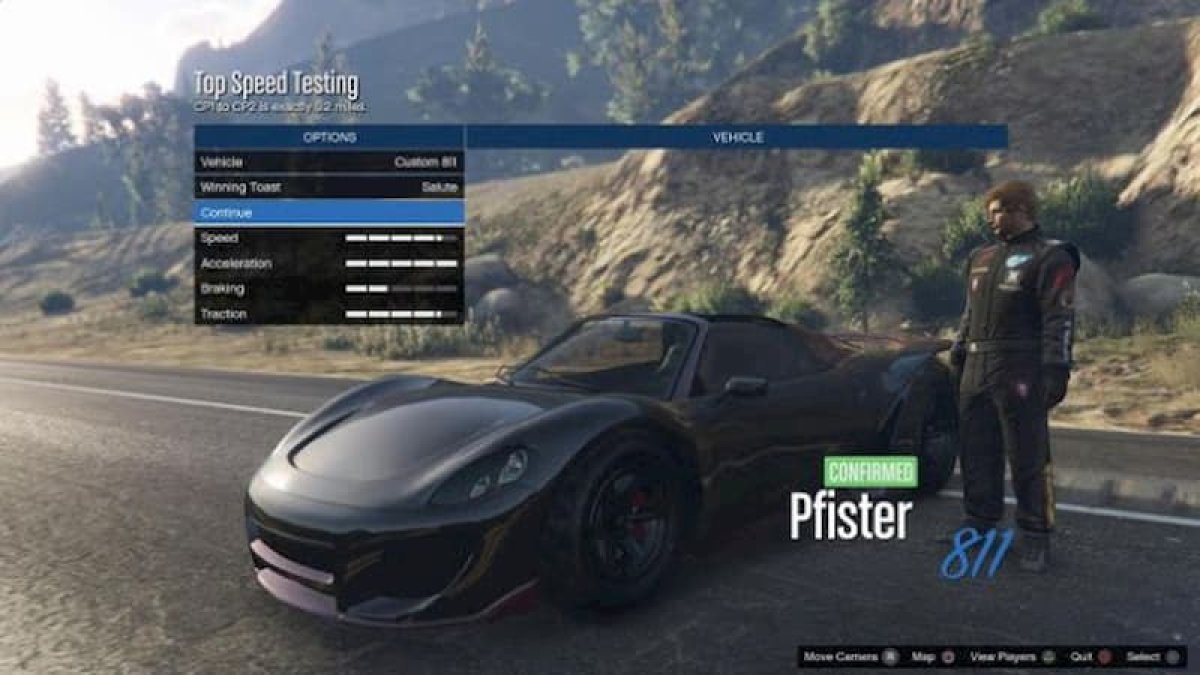Switch to the Vehicle tab header

(x=737, y=137)
